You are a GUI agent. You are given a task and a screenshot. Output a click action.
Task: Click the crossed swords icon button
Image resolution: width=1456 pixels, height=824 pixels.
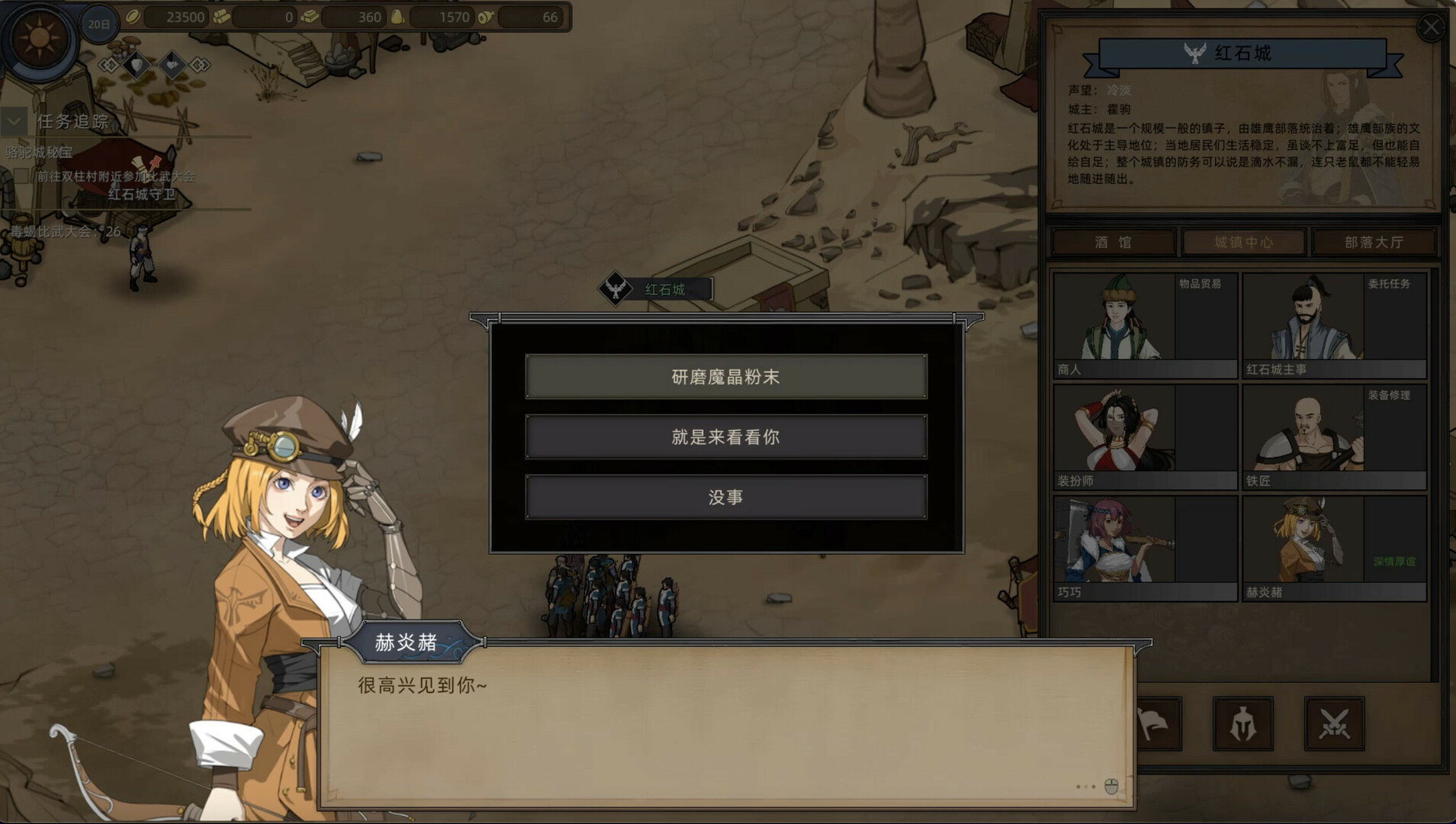pyautogui.click(x=1334, y=723)
